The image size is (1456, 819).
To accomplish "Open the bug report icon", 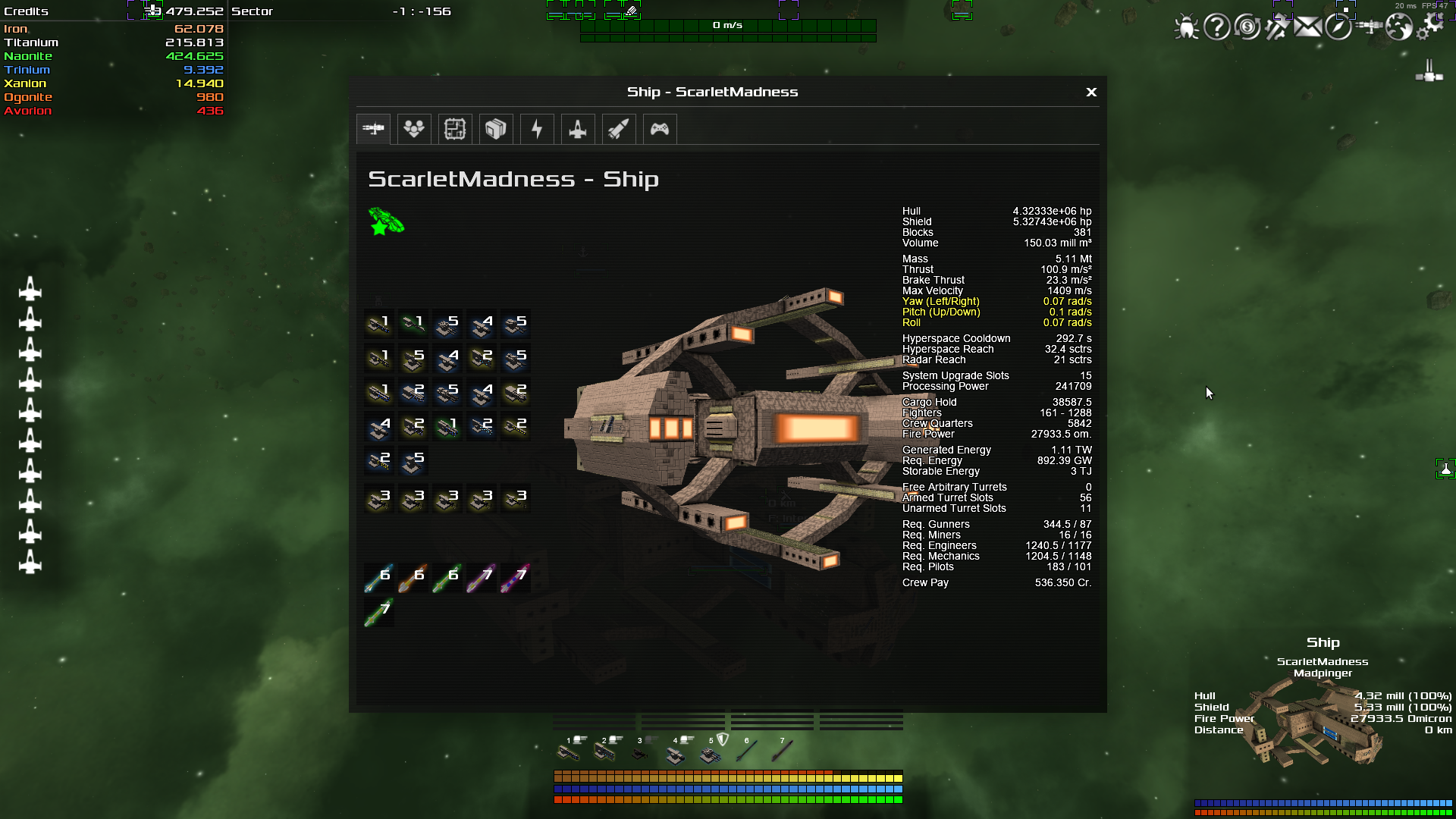I will pyautogui.click(x=1186, y=28).
